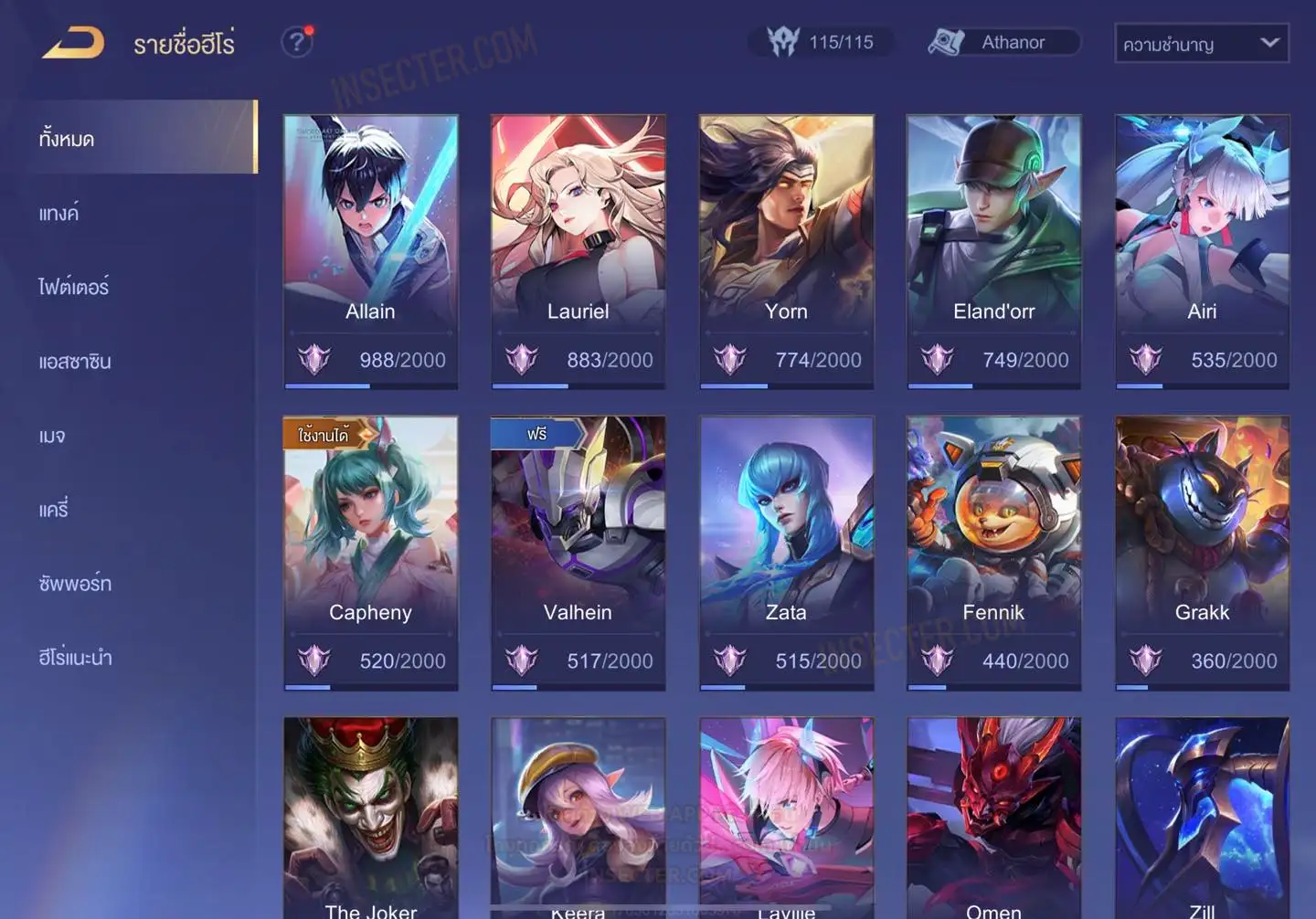Click the Athanor button
This screenshot has width=1316, height=919.
(1003, 42)
